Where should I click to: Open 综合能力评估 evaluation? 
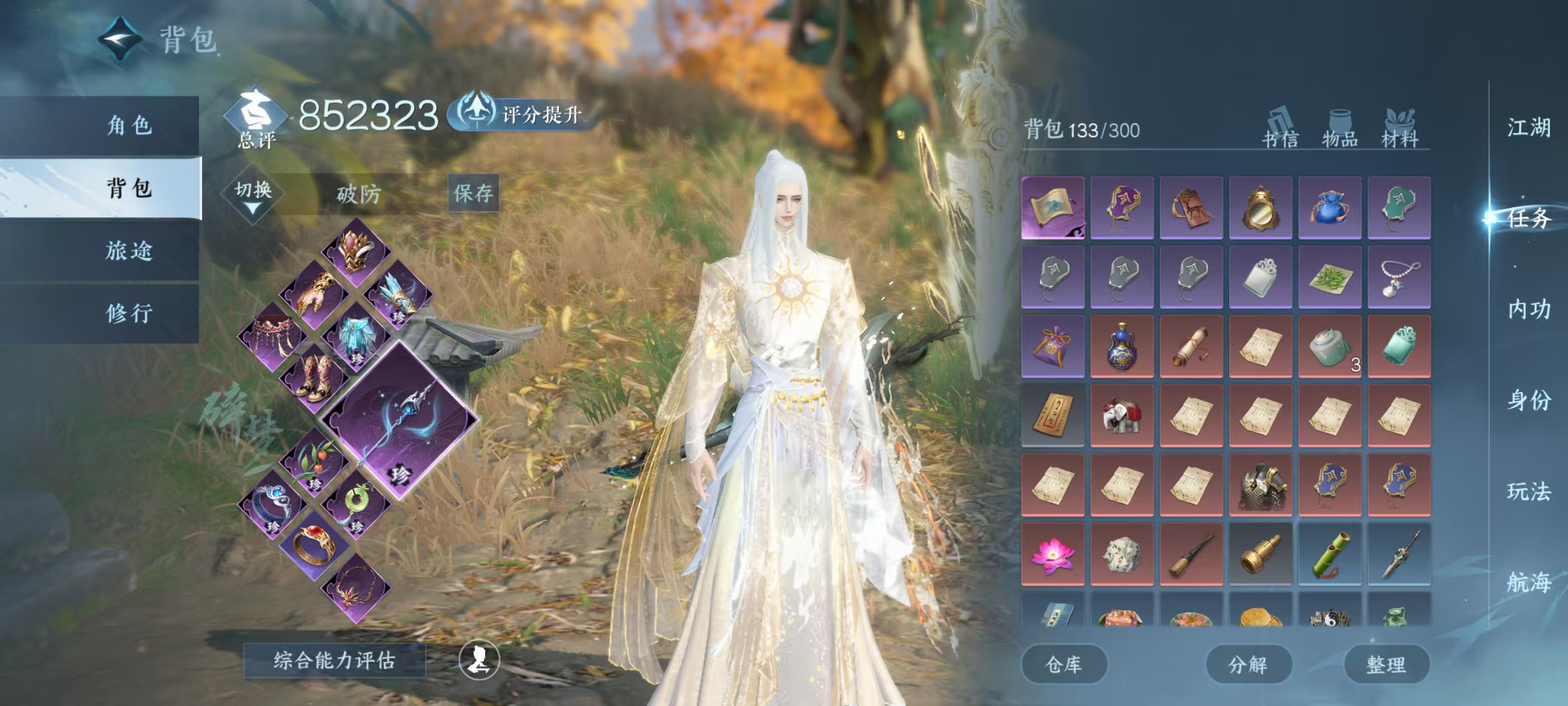click(334, 660)
